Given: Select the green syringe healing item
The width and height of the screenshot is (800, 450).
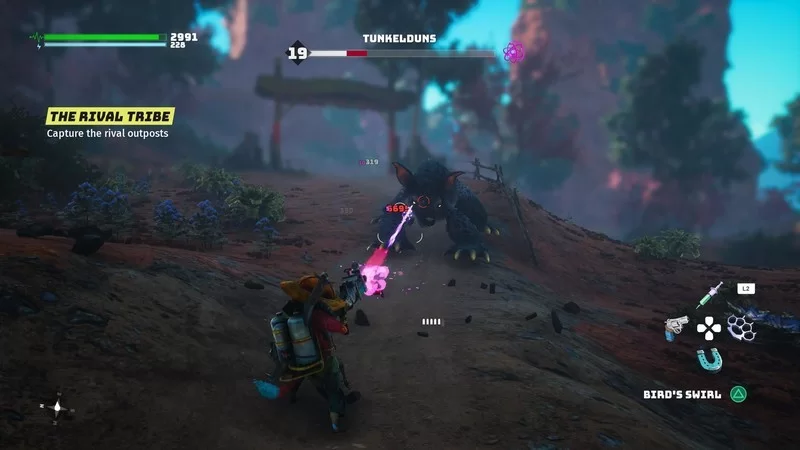Looking at the screenshot, I should 709,296.
